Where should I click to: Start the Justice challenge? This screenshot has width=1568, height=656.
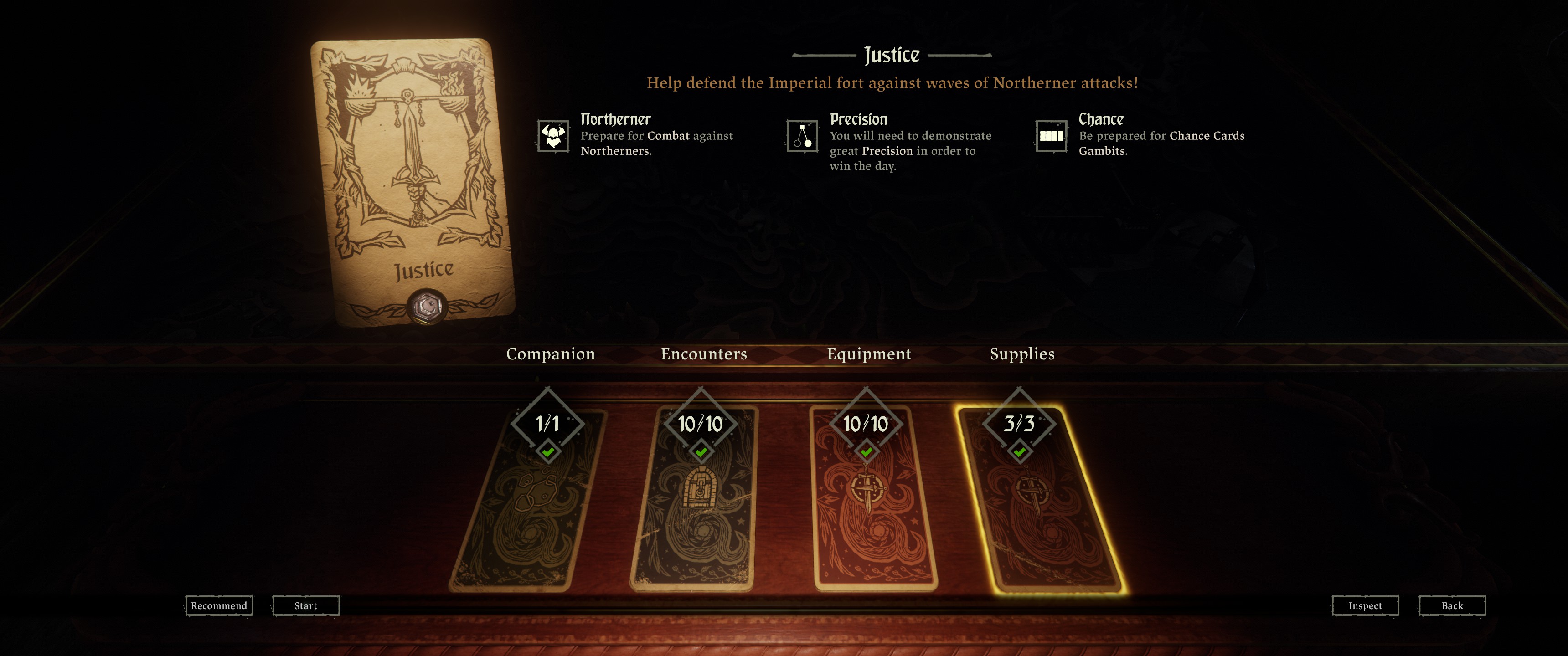[x=305, y=605]
